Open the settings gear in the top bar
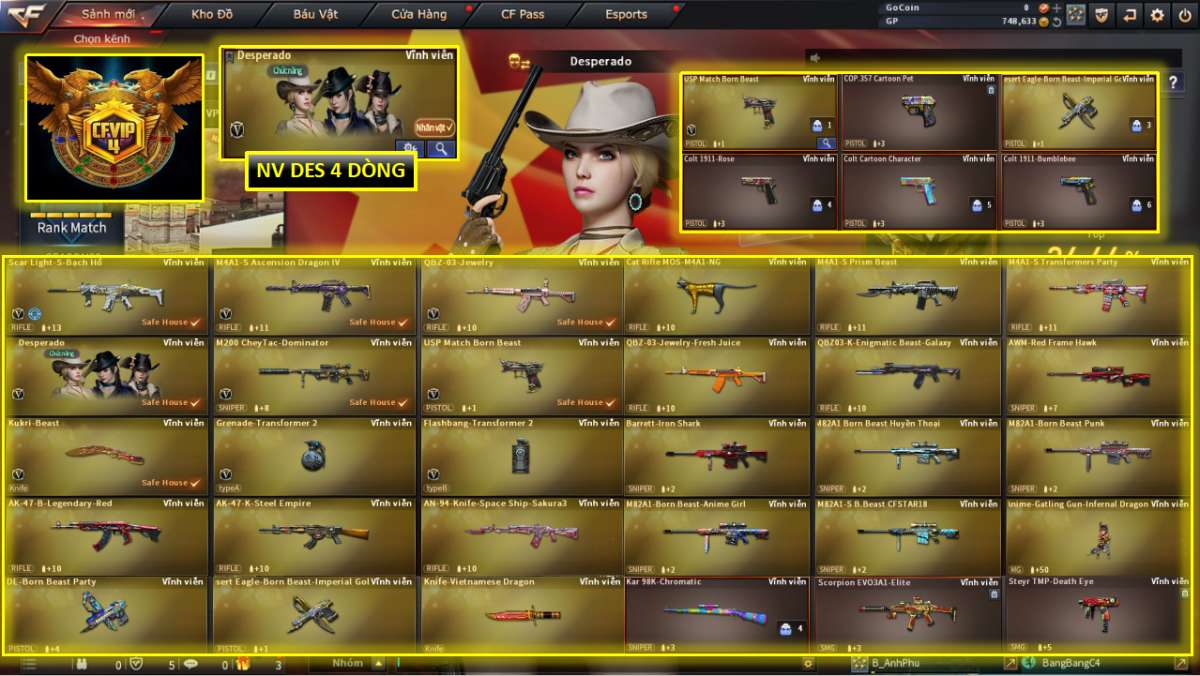The image size is (1200, 676). 1157,14
